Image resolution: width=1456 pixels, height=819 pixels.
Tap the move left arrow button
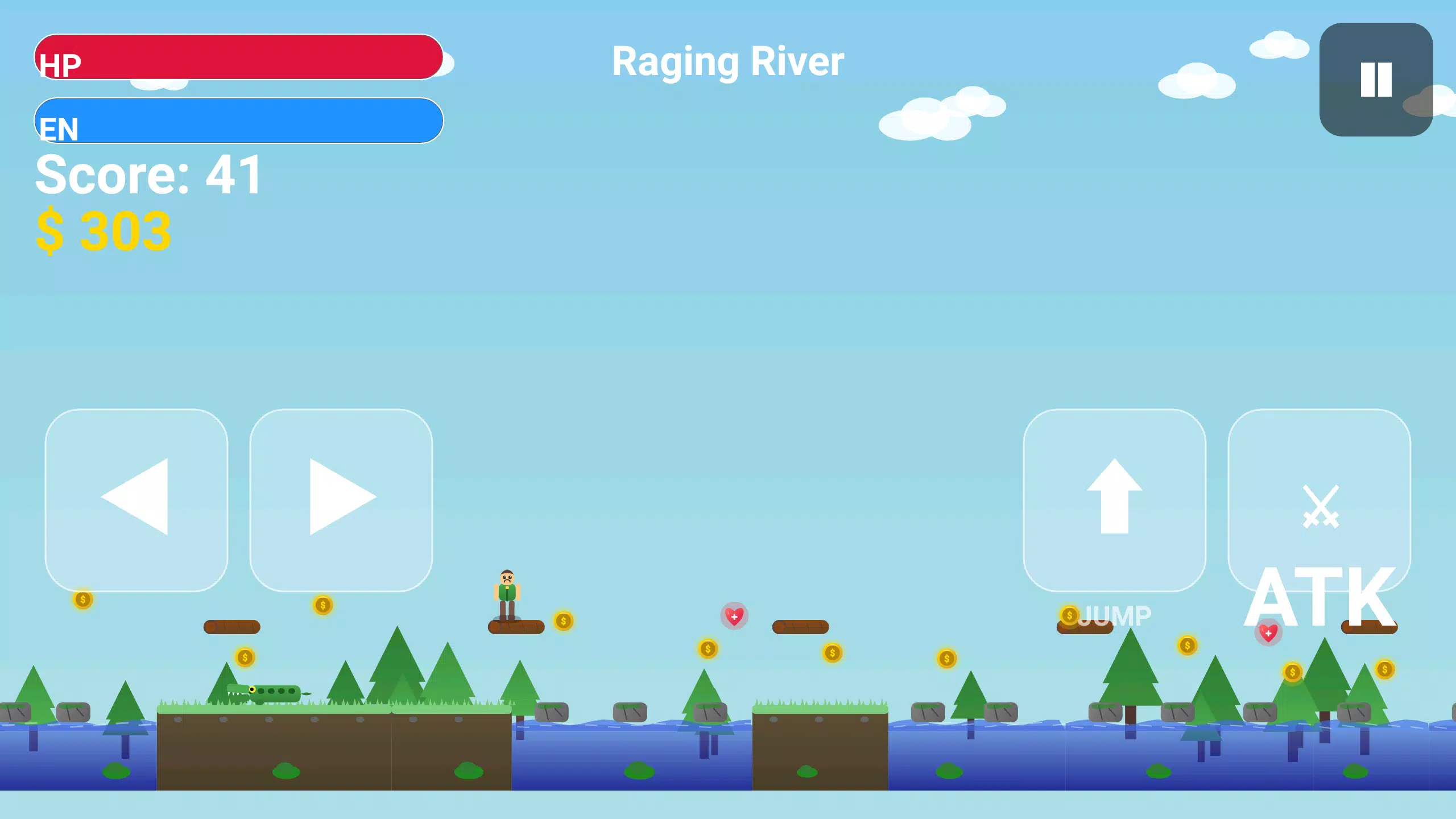click(x=136, y=499)
